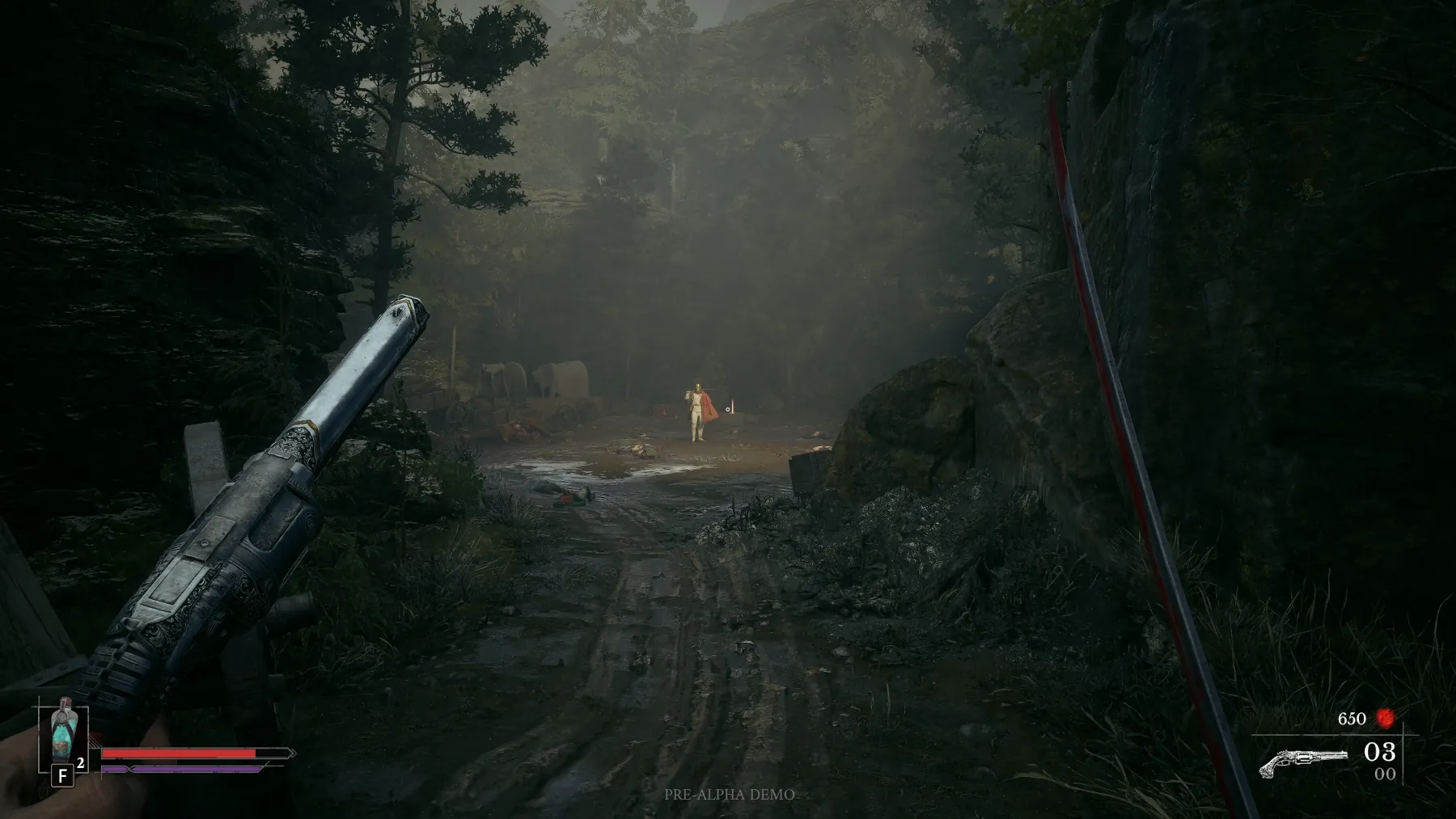Select the healing flask item slot
The width and height of the screenshot is (1456, 819).
click(x=63, y=738)
